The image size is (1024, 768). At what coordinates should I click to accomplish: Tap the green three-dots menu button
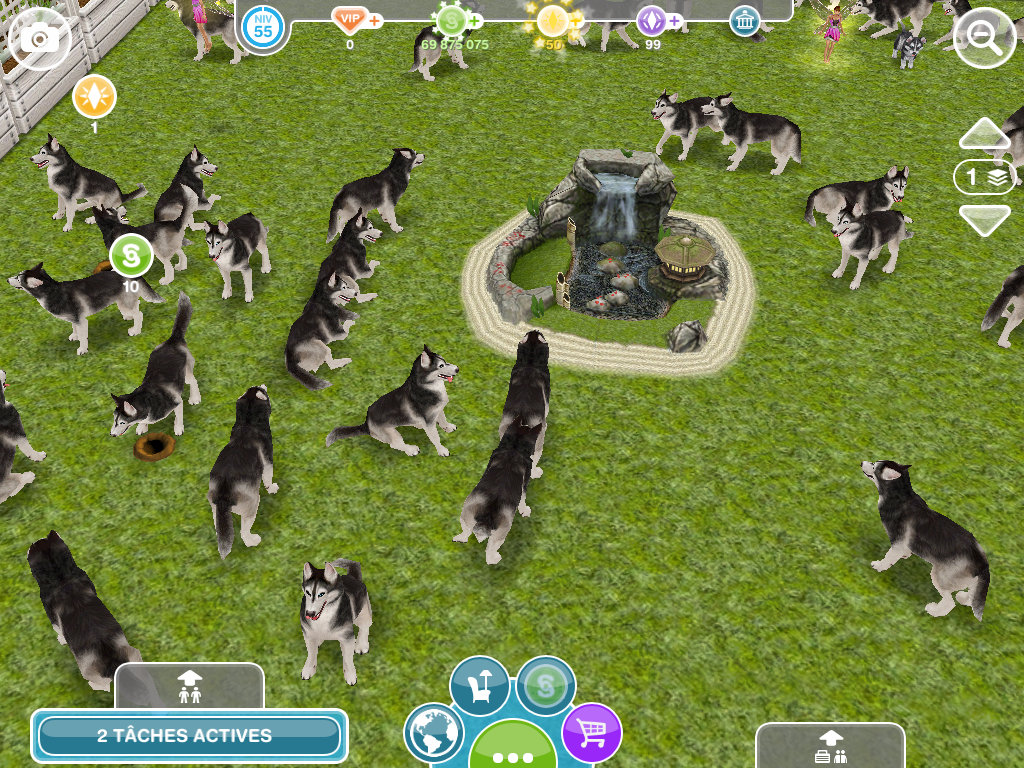click(513, 748)
